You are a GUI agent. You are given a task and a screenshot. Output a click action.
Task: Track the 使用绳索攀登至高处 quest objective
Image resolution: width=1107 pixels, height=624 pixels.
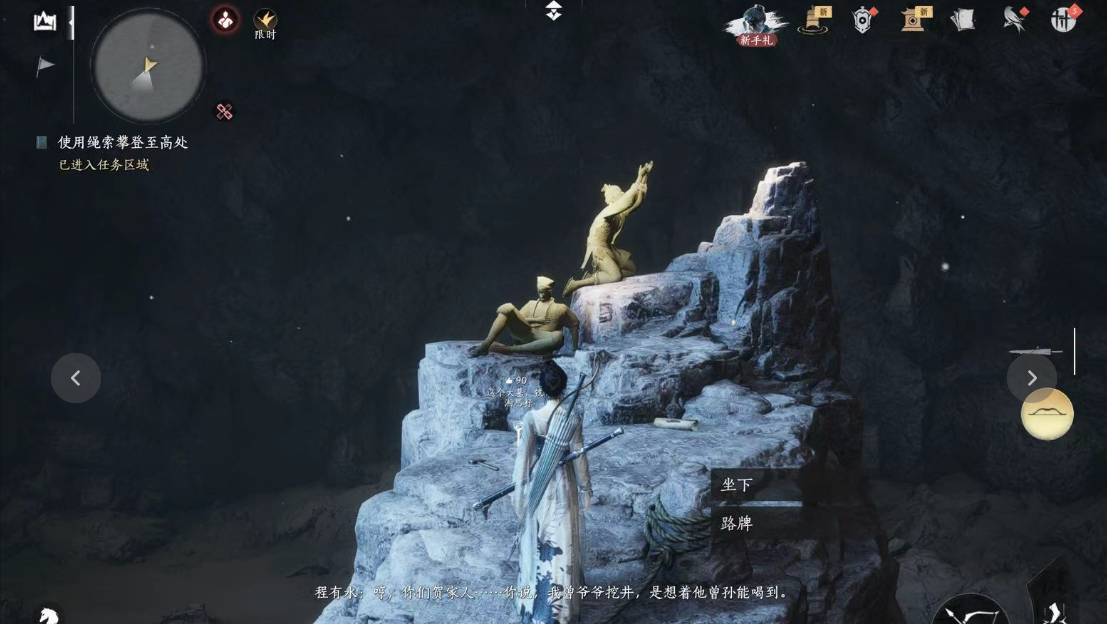click(x=122, y=142)
